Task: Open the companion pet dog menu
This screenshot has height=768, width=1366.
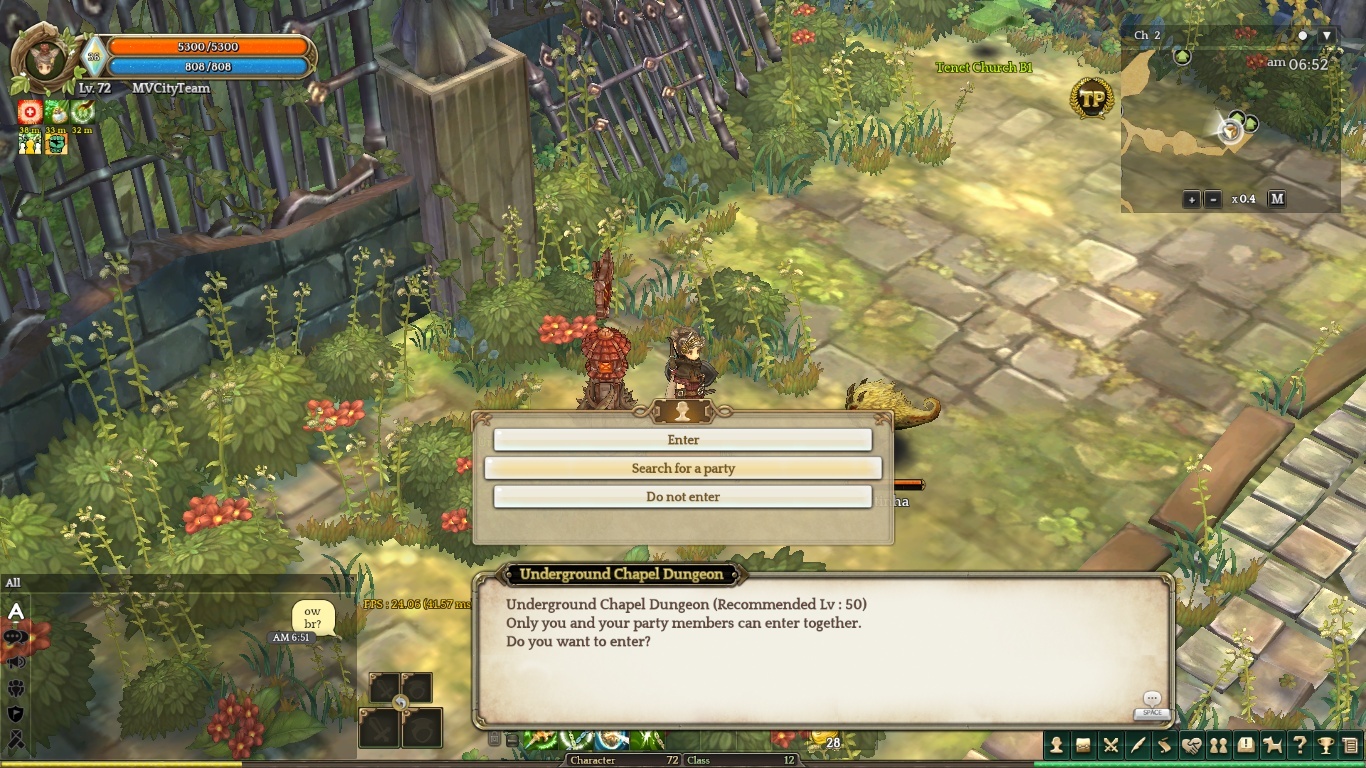Action: tap(1272, 745)
